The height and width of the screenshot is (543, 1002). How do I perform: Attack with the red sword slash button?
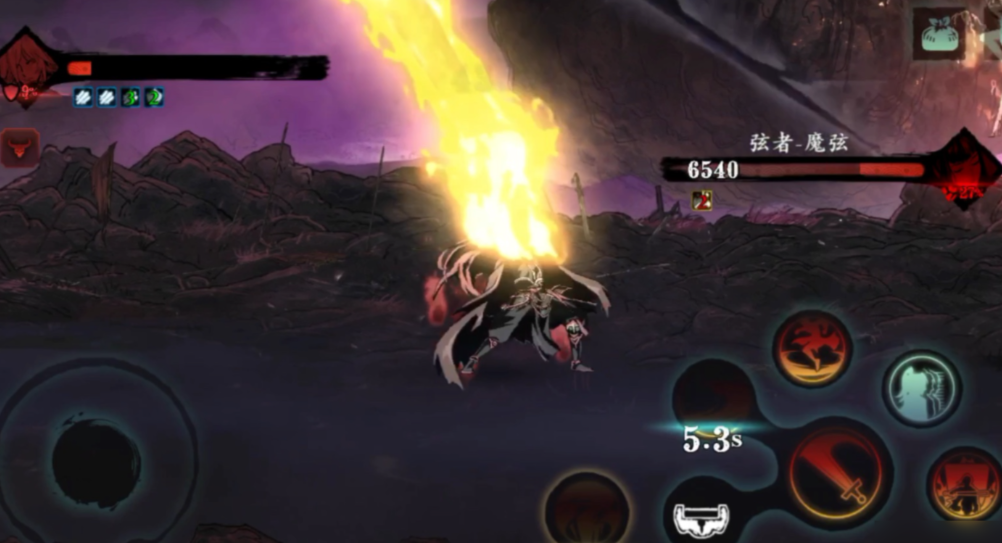pos(840,473)
